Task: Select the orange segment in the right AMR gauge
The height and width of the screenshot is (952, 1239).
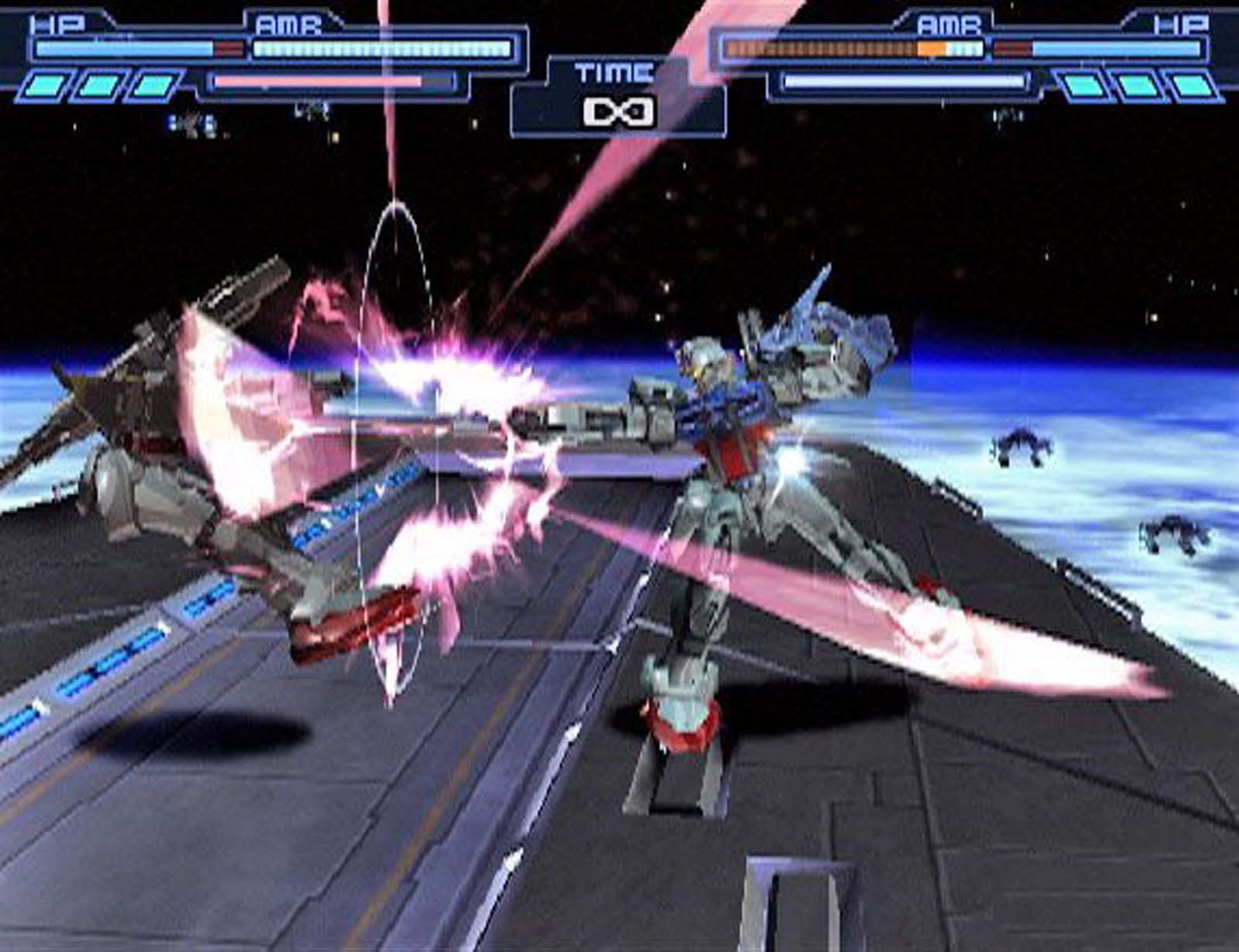Action: (931, 47)
